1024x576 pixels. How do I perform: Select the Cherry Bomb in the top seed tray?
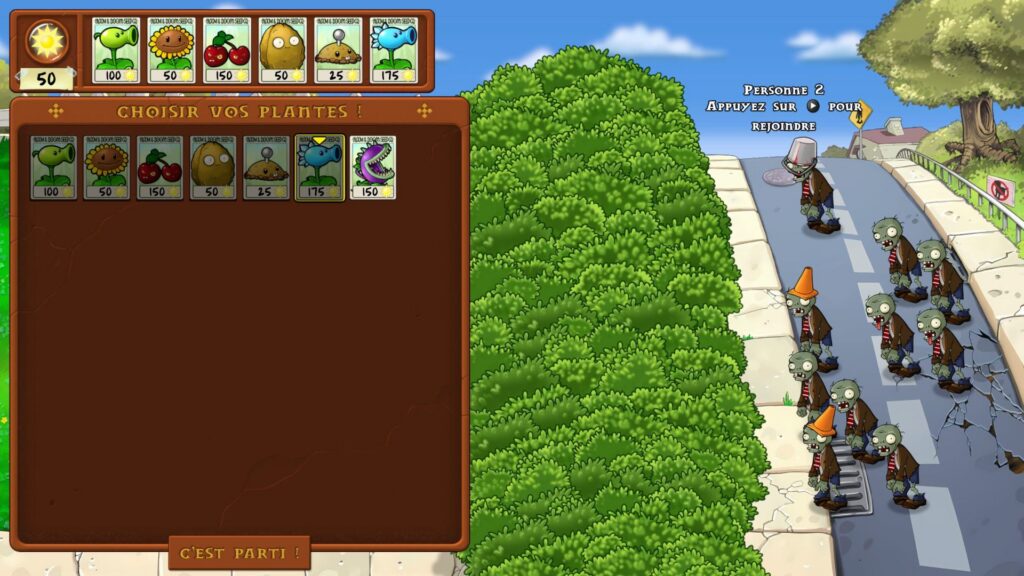click(x=227, y=49)
